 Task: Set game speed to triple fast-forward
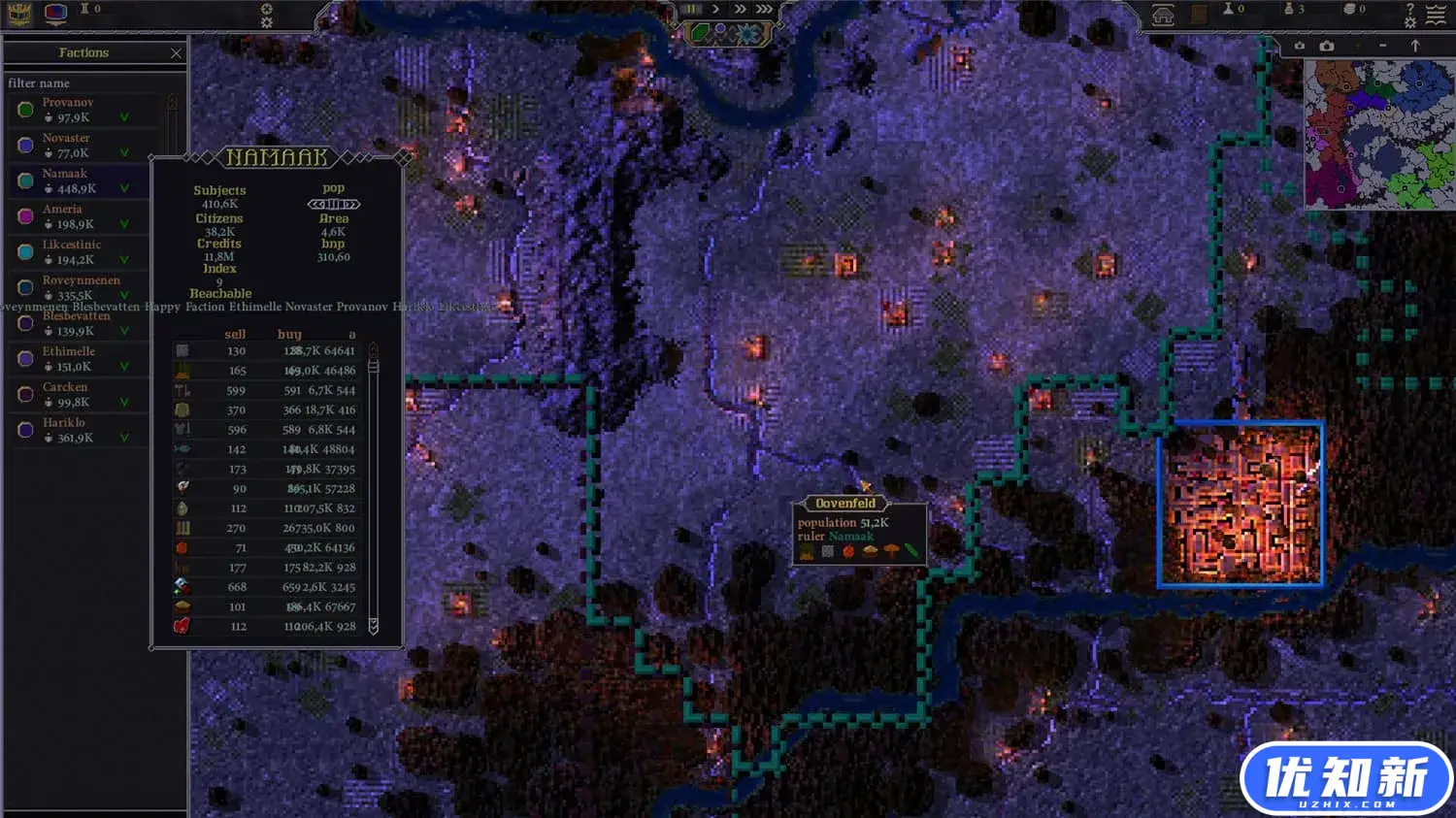pos(765,9)
